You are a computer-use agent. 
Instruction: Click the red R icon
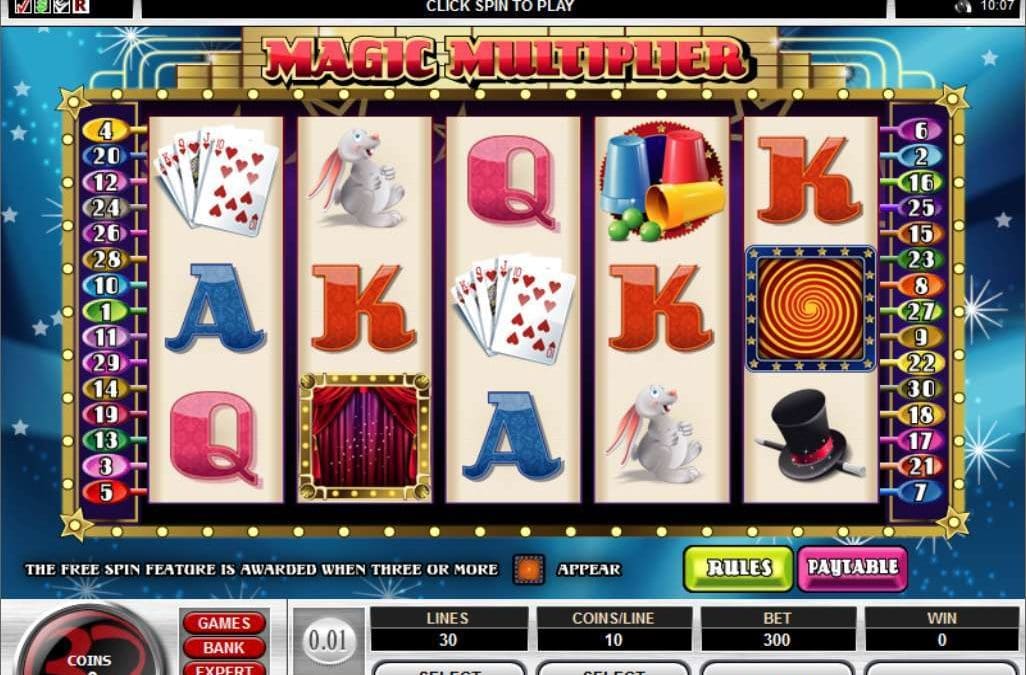click(80, 6)
